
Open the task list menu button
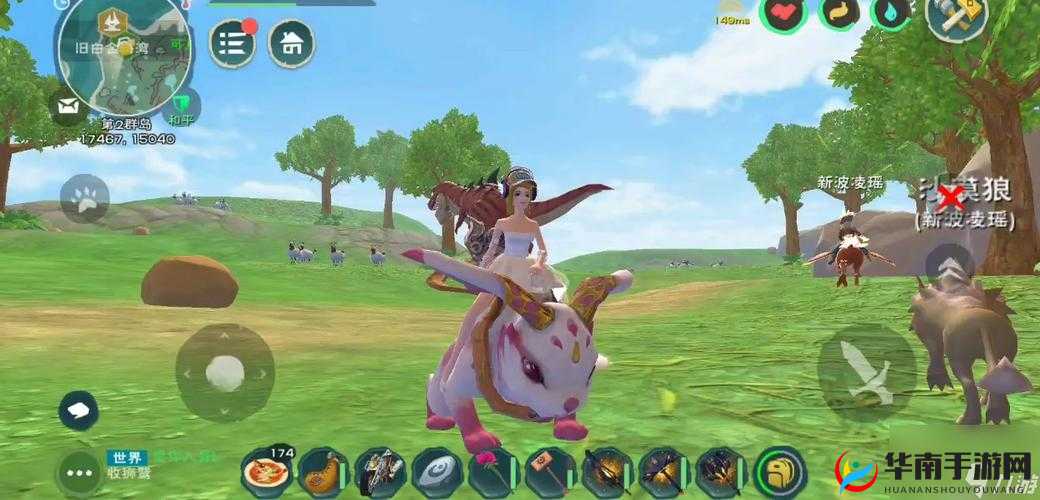(232, 44)
